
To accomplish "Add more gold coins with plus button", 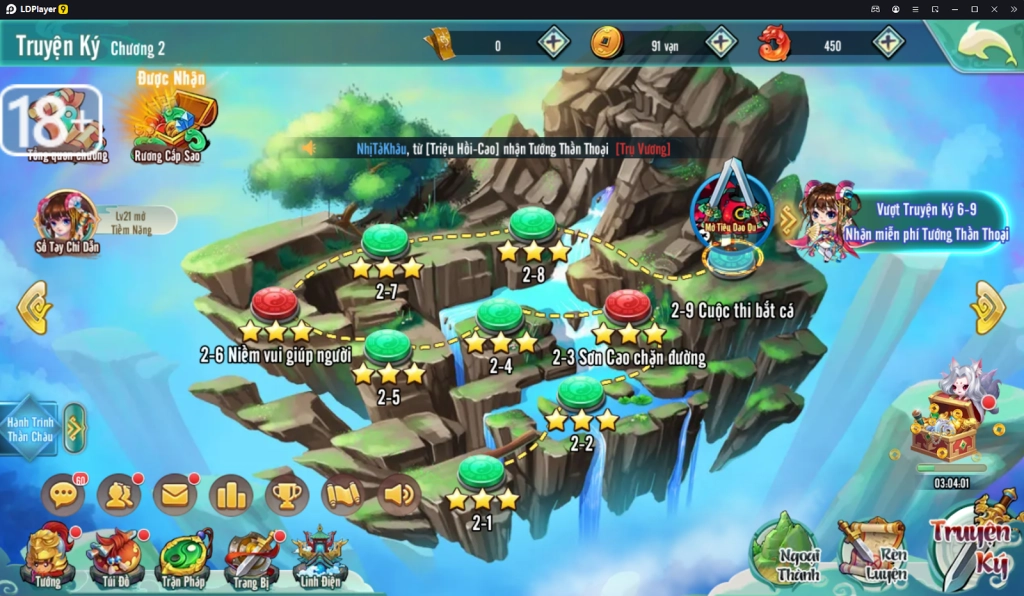I will coord(722,42).
